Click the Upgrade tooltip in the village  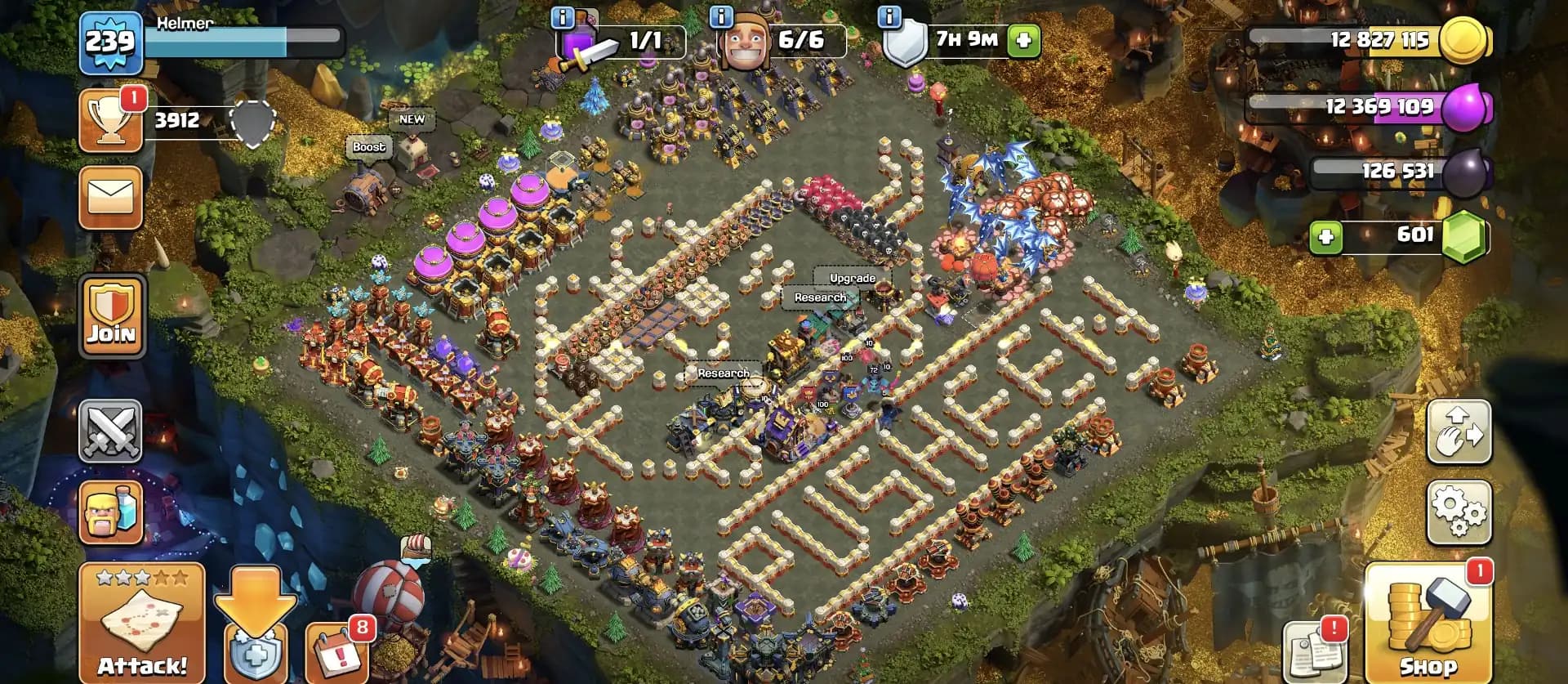click(x=851, y=278)
